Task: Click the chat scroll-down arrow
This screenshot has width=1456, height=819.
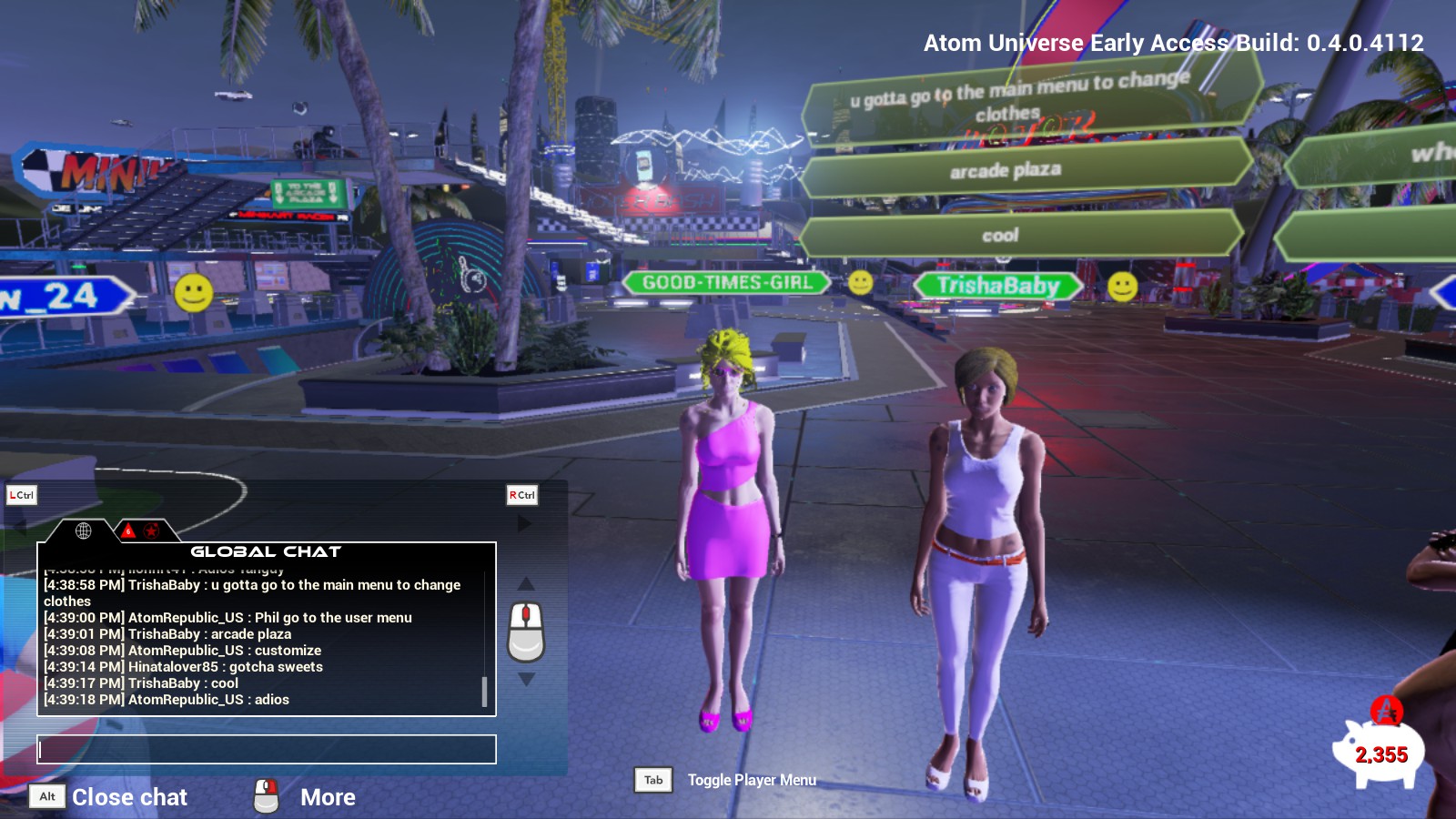Action: (x=526, y=680)
